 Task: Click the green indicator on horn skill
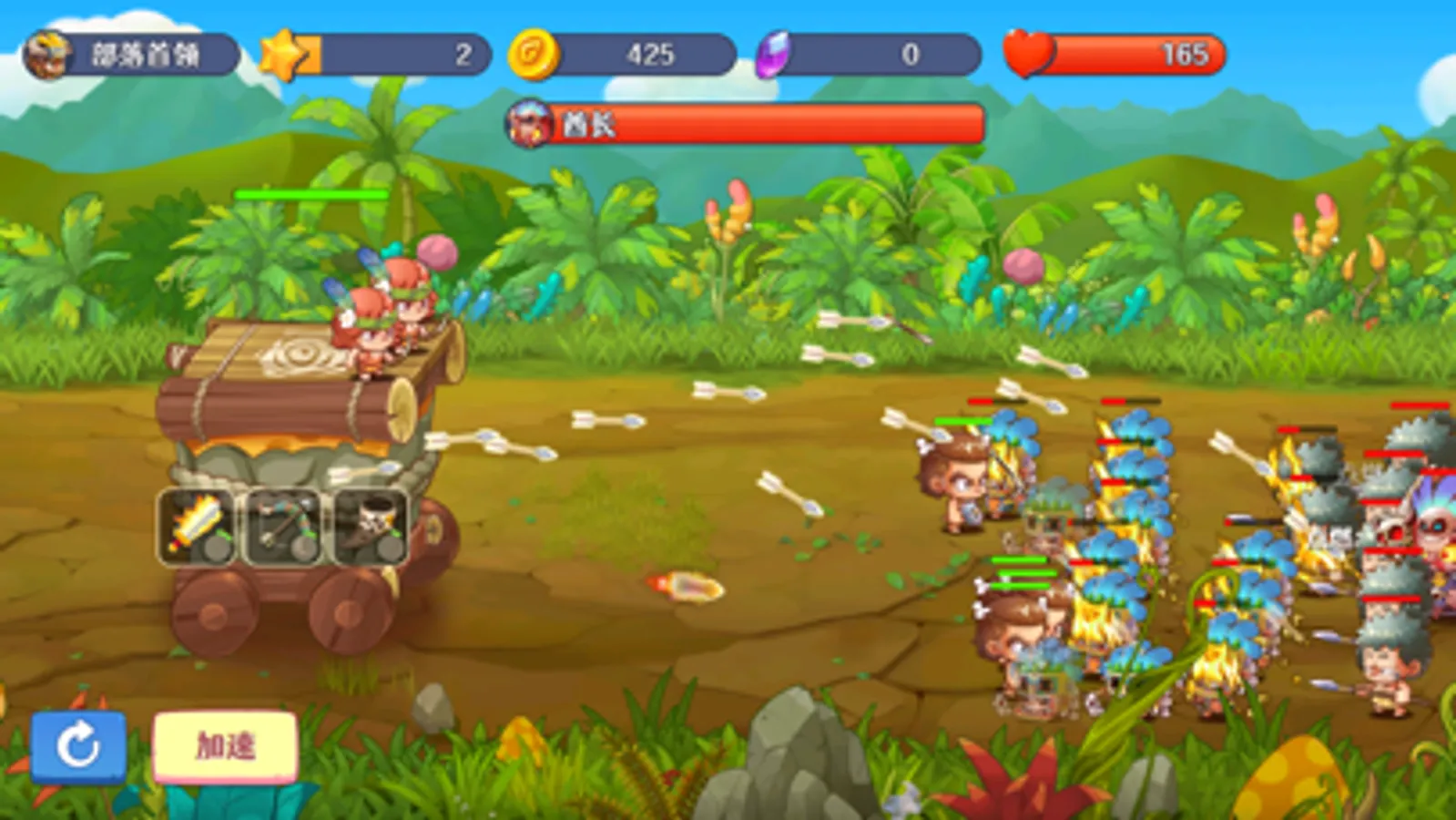pos(398,535)
